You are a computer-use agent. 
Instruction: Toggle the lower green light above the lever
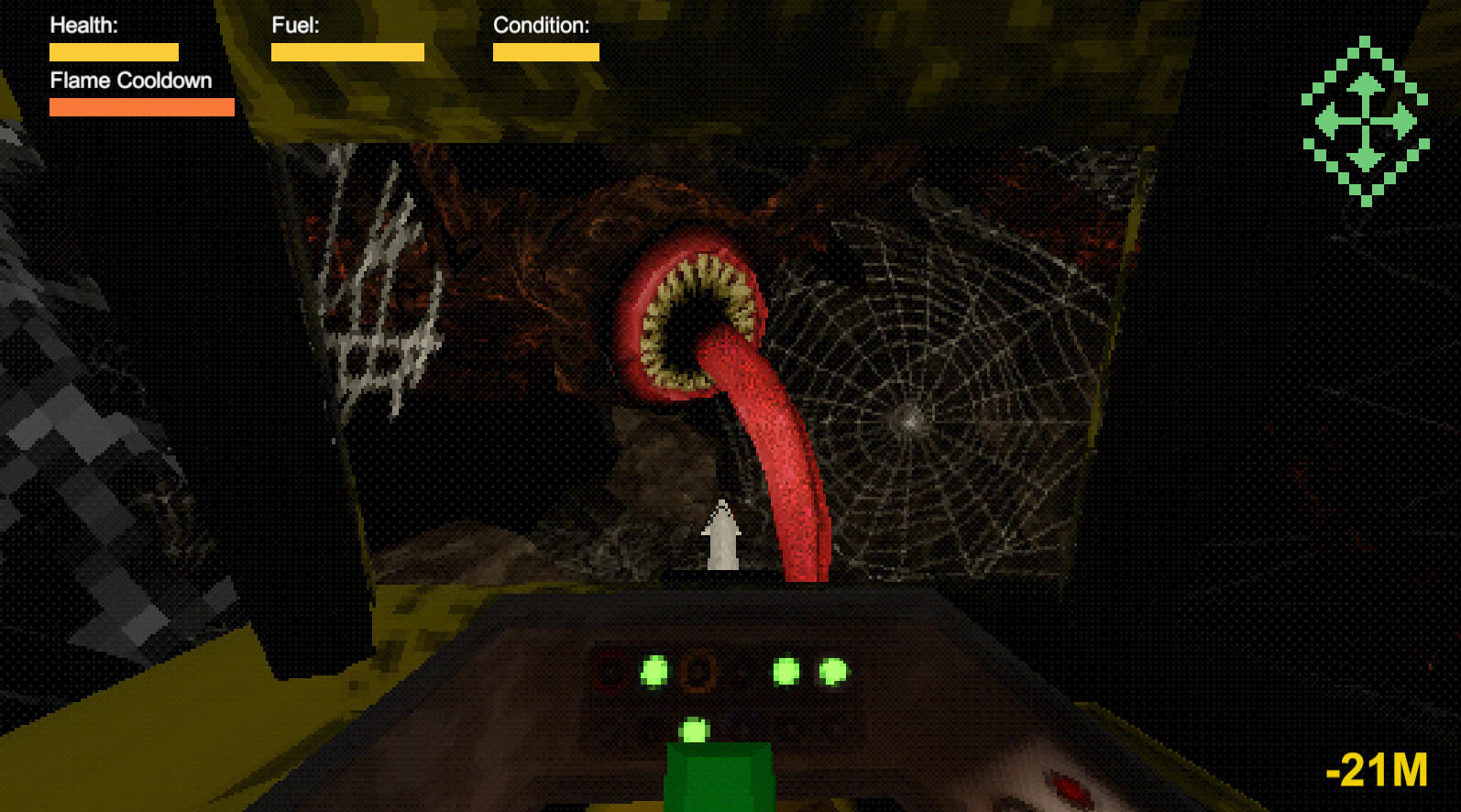pyautogui.click(x=694, y=728)
